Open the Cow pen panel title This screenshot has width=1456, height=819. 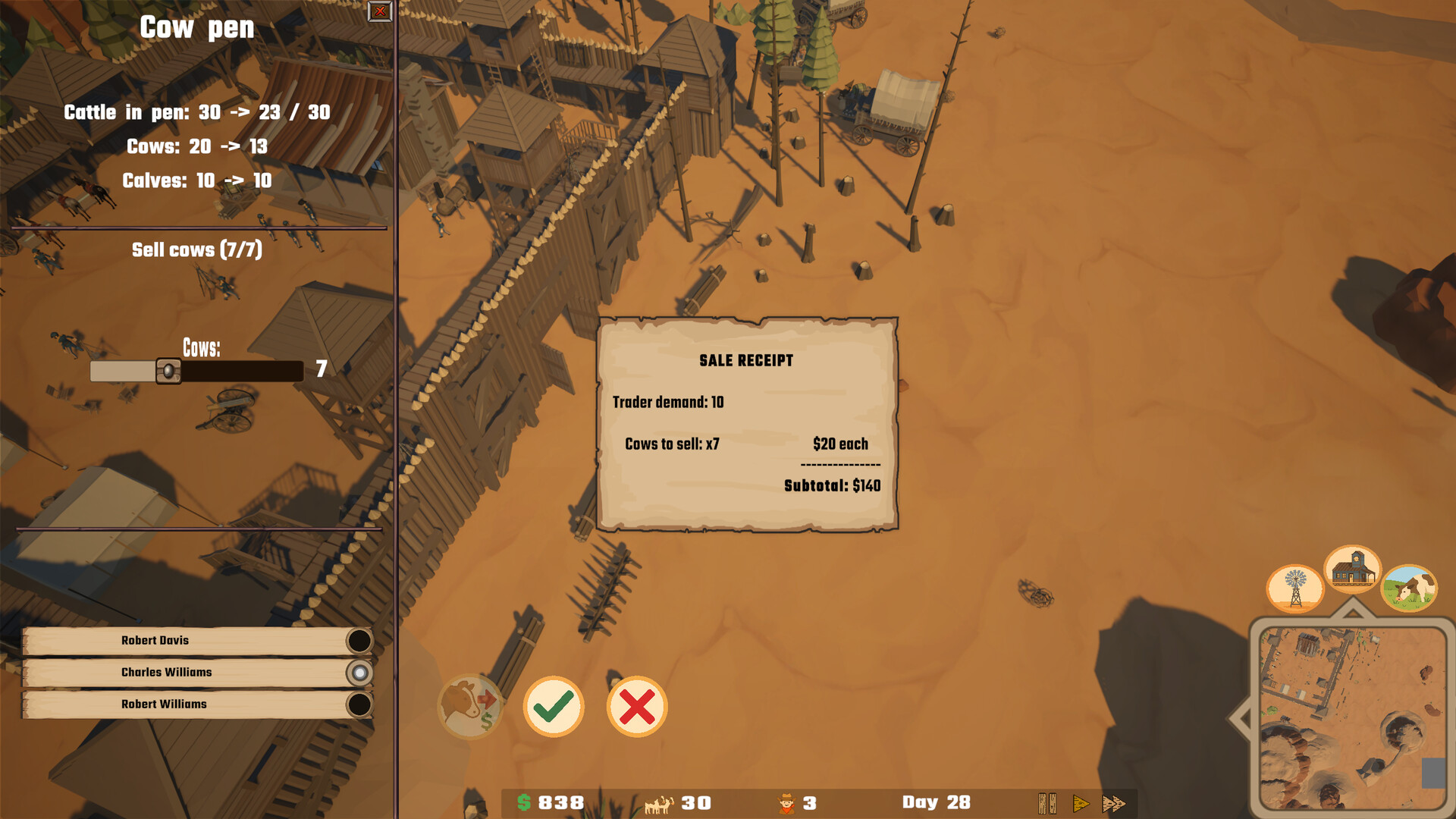(196, 28)
